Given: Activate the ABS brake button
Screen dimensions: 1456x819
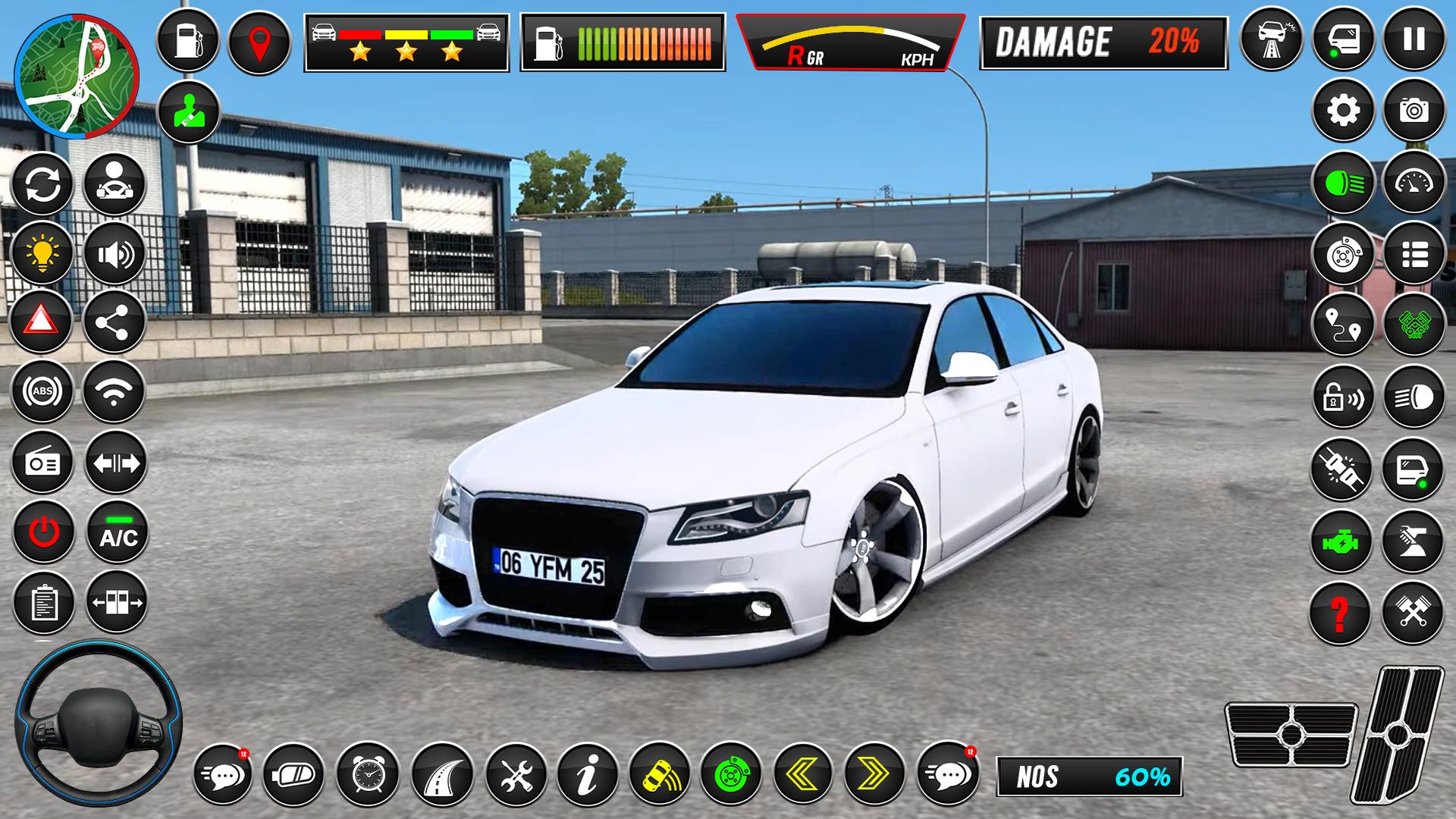Looking at the screenshot, I should [x=42, y=391].
